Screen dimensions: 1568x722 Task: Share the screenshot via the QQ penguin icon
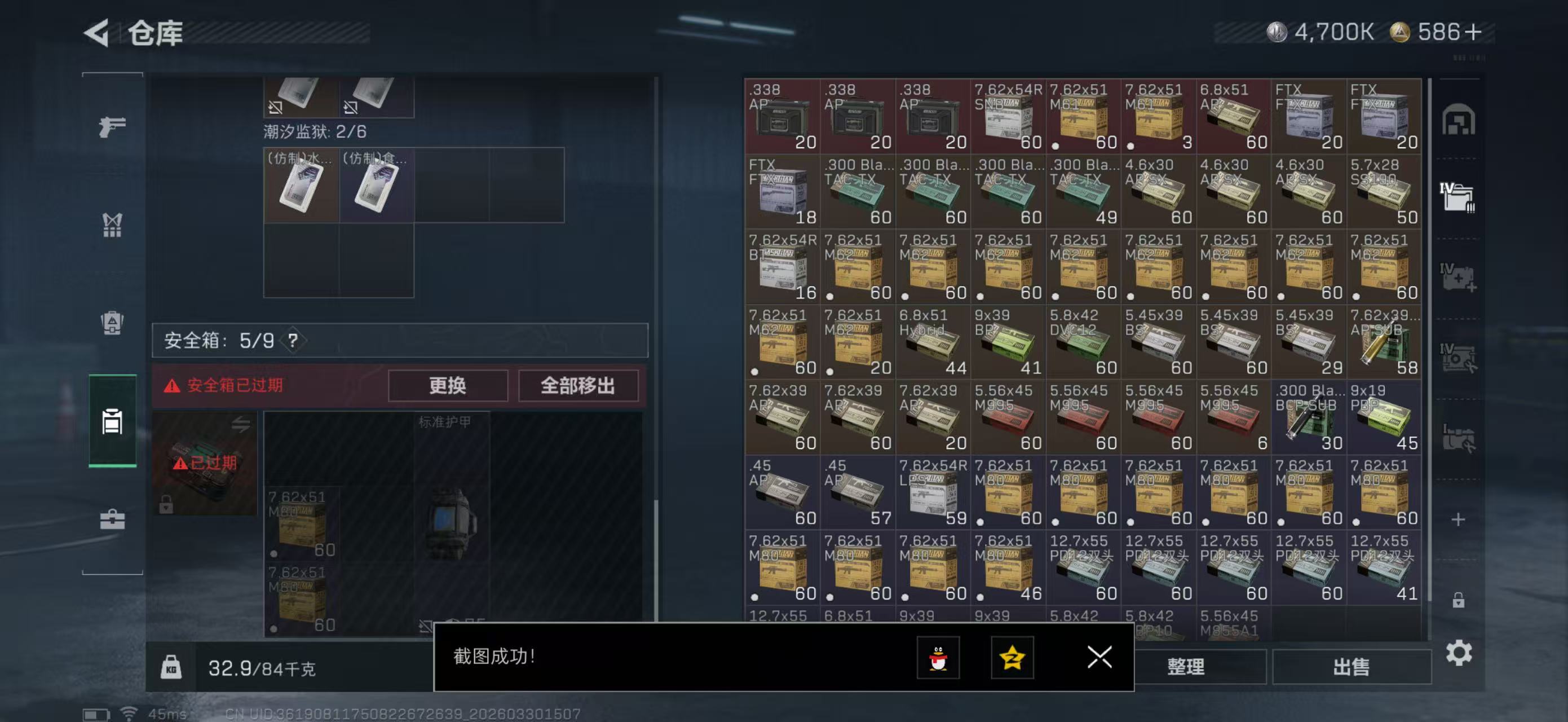[x=938, y=658]
